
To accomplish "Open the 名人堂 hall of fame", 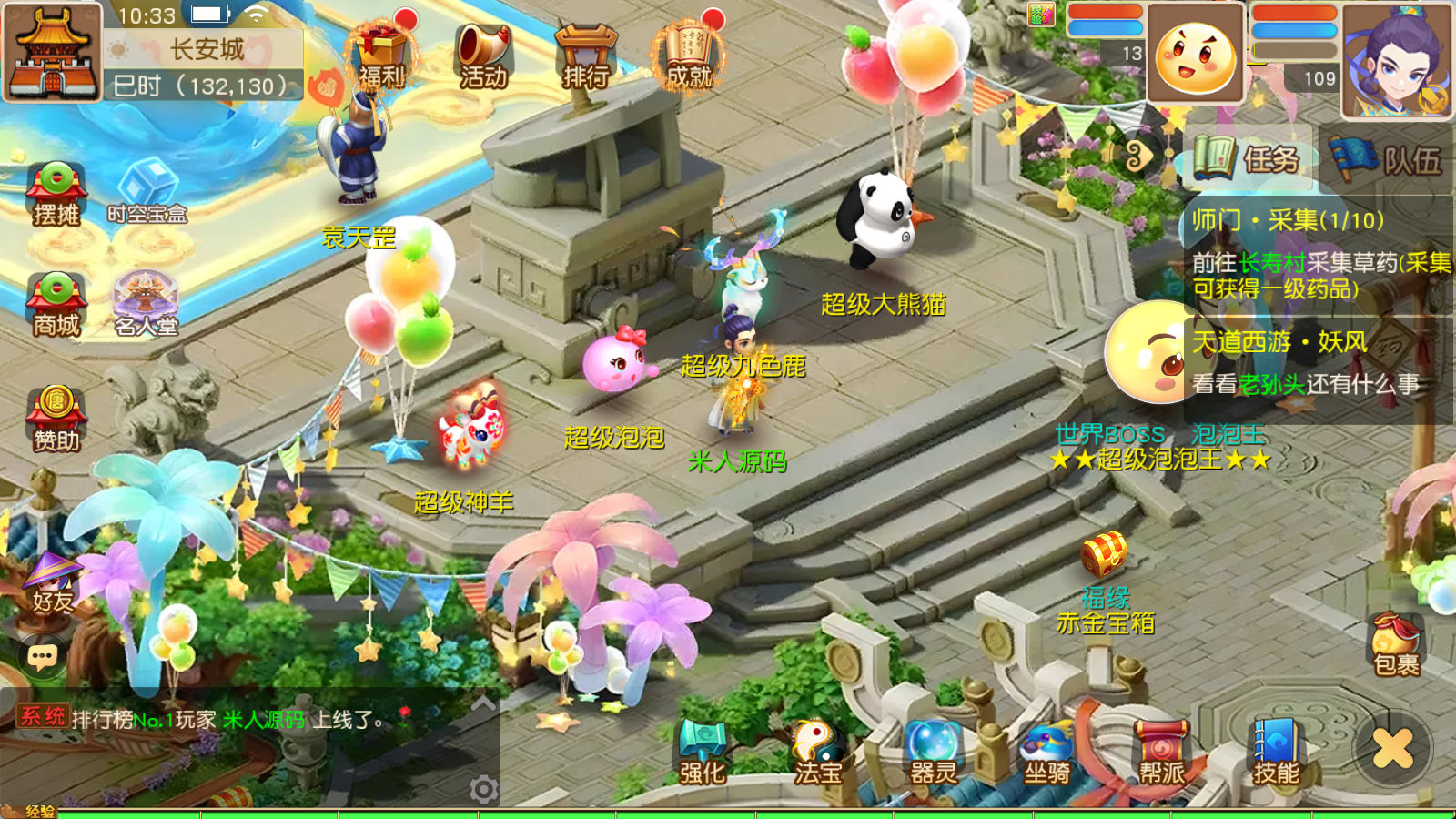I will tap(146, 304).
